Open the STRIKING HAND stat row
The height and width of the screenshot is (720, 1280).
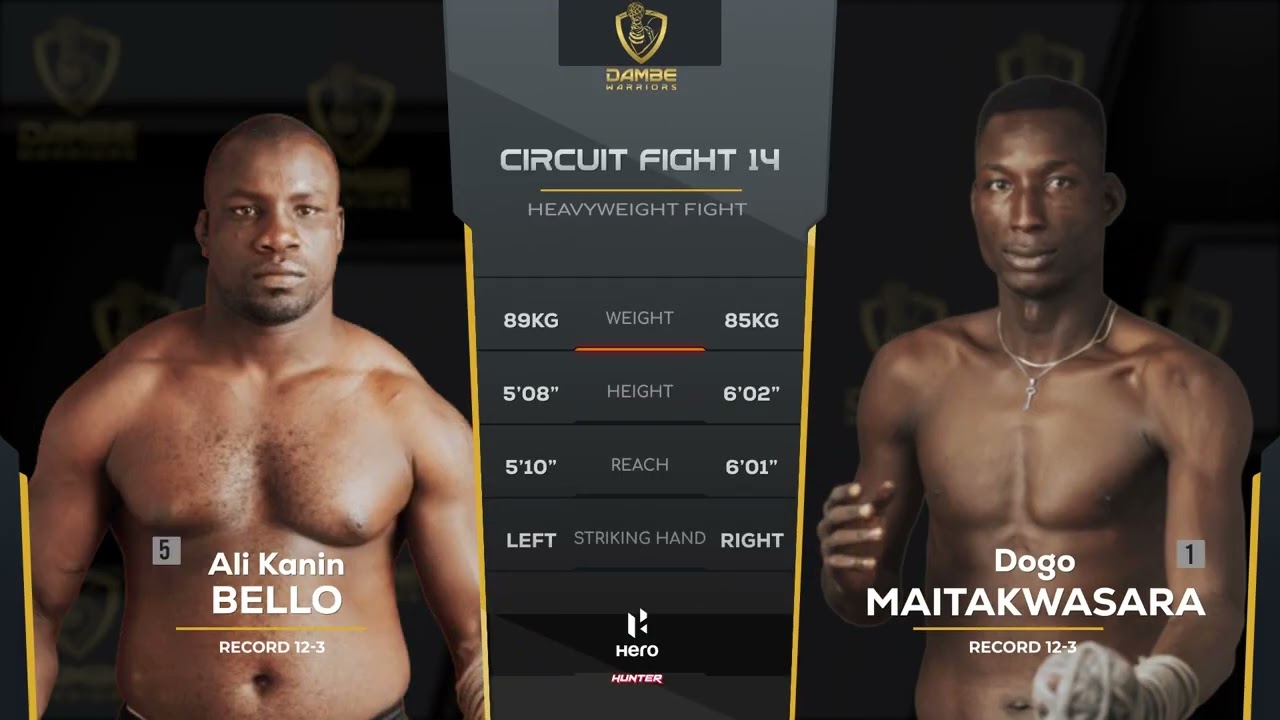(640, 537)
